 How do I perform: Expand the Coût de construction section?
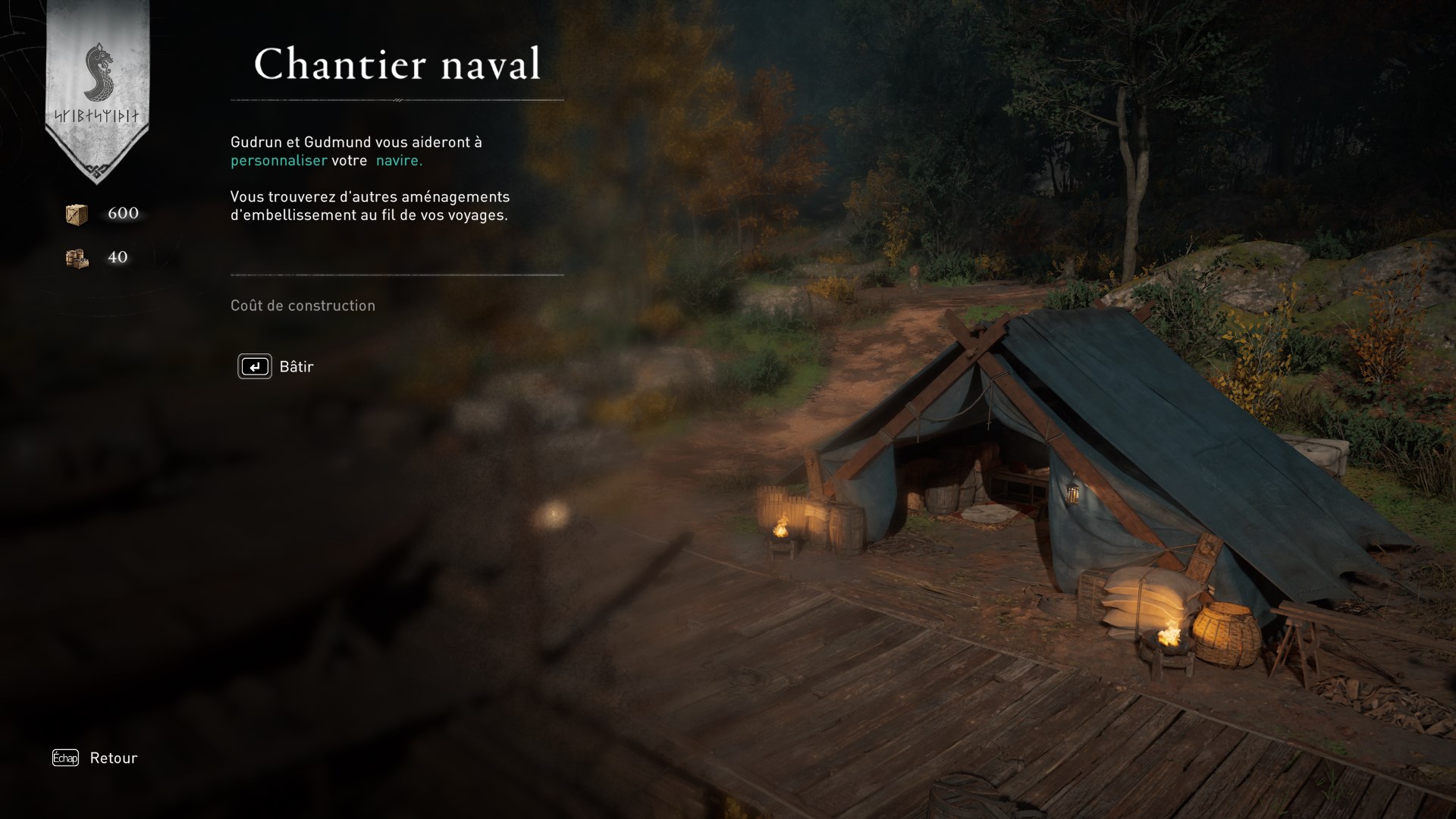(x=302, y=306)
